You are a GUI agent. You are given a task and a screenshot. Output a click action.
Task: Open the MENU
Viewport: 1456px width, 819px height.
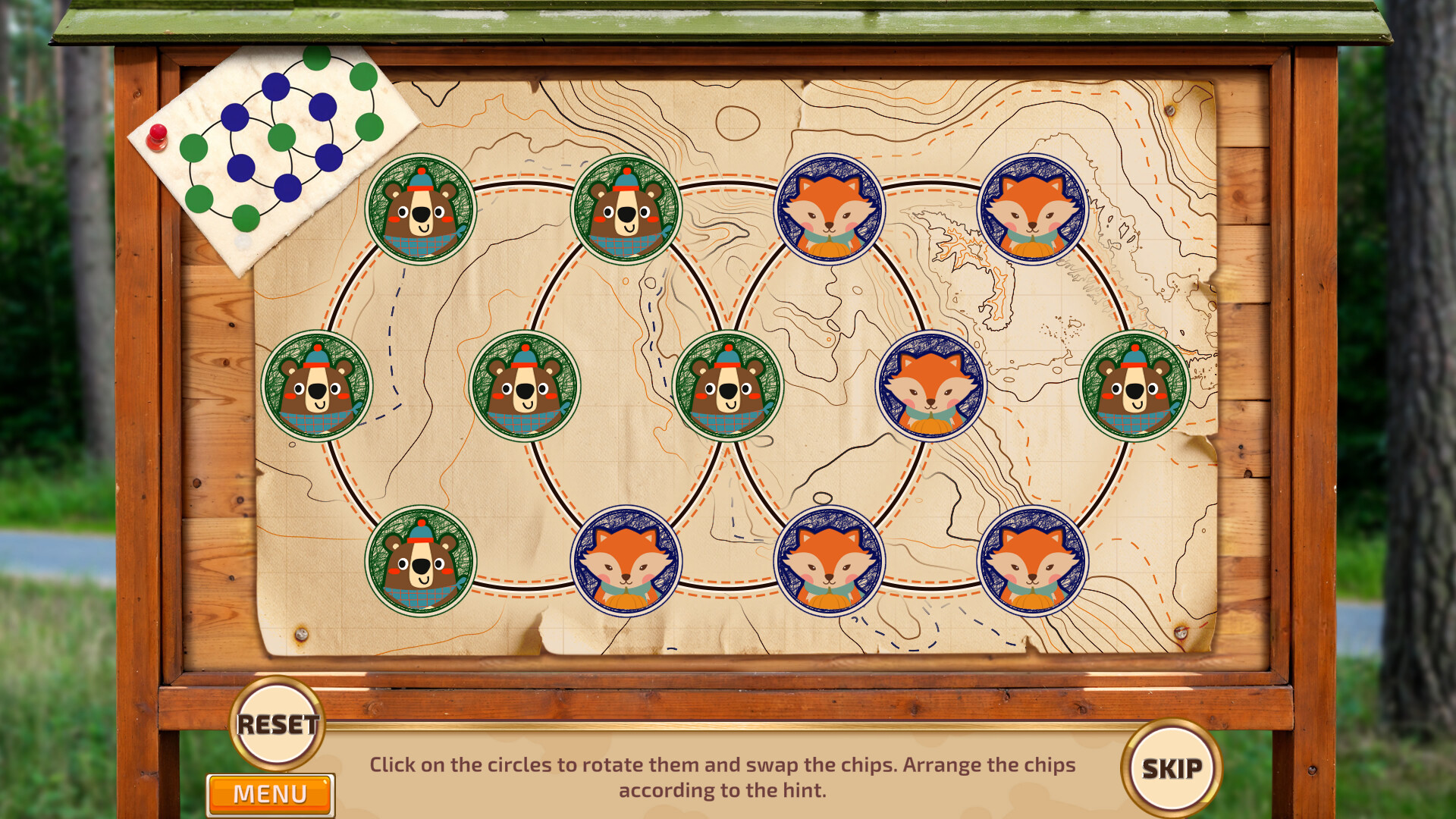(270, 794)
